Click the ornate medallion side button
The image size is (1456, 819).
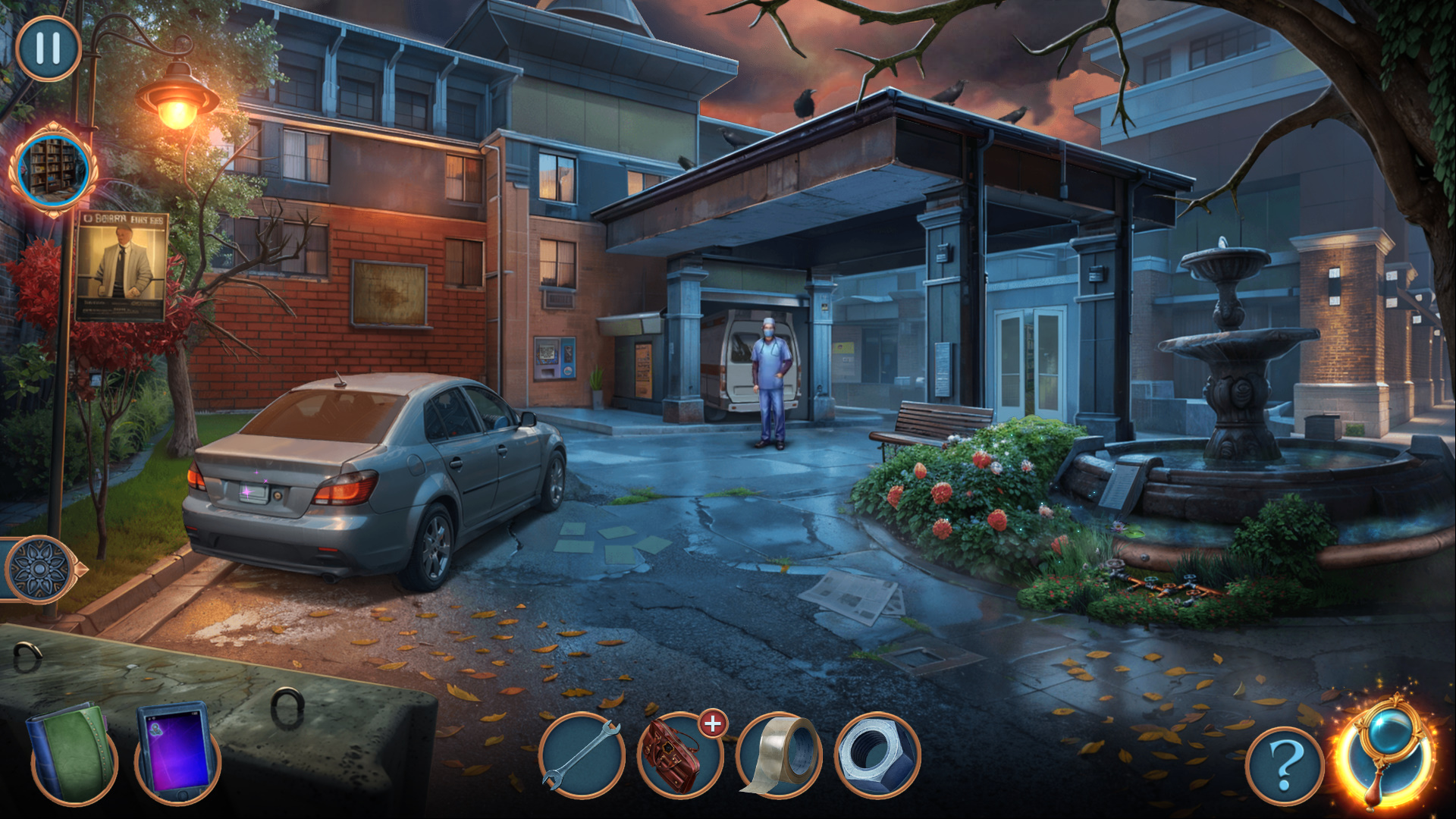39,569
